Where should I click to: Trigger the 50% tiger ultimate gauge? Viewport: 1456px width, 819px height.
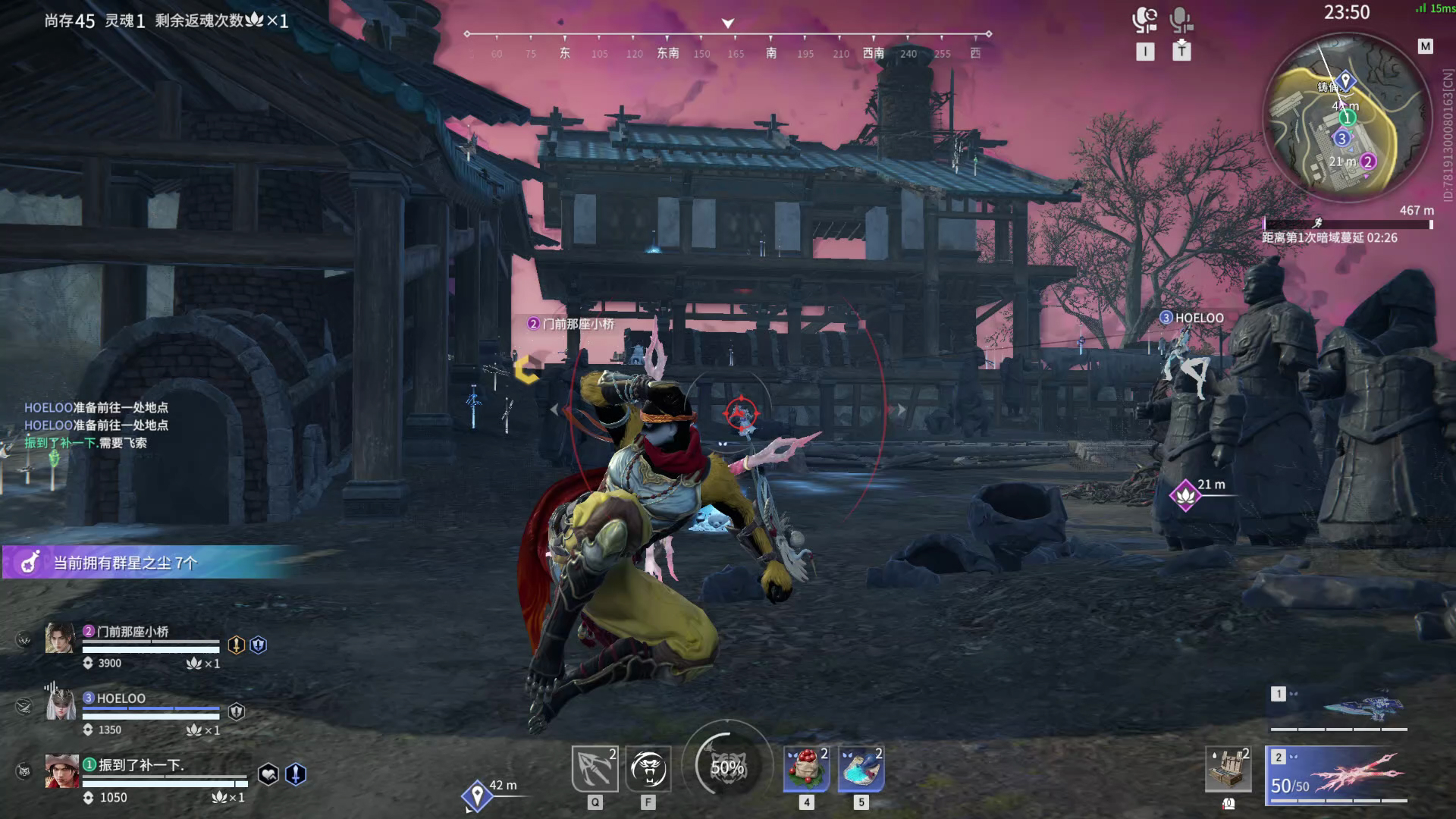(x=726, y=767)
